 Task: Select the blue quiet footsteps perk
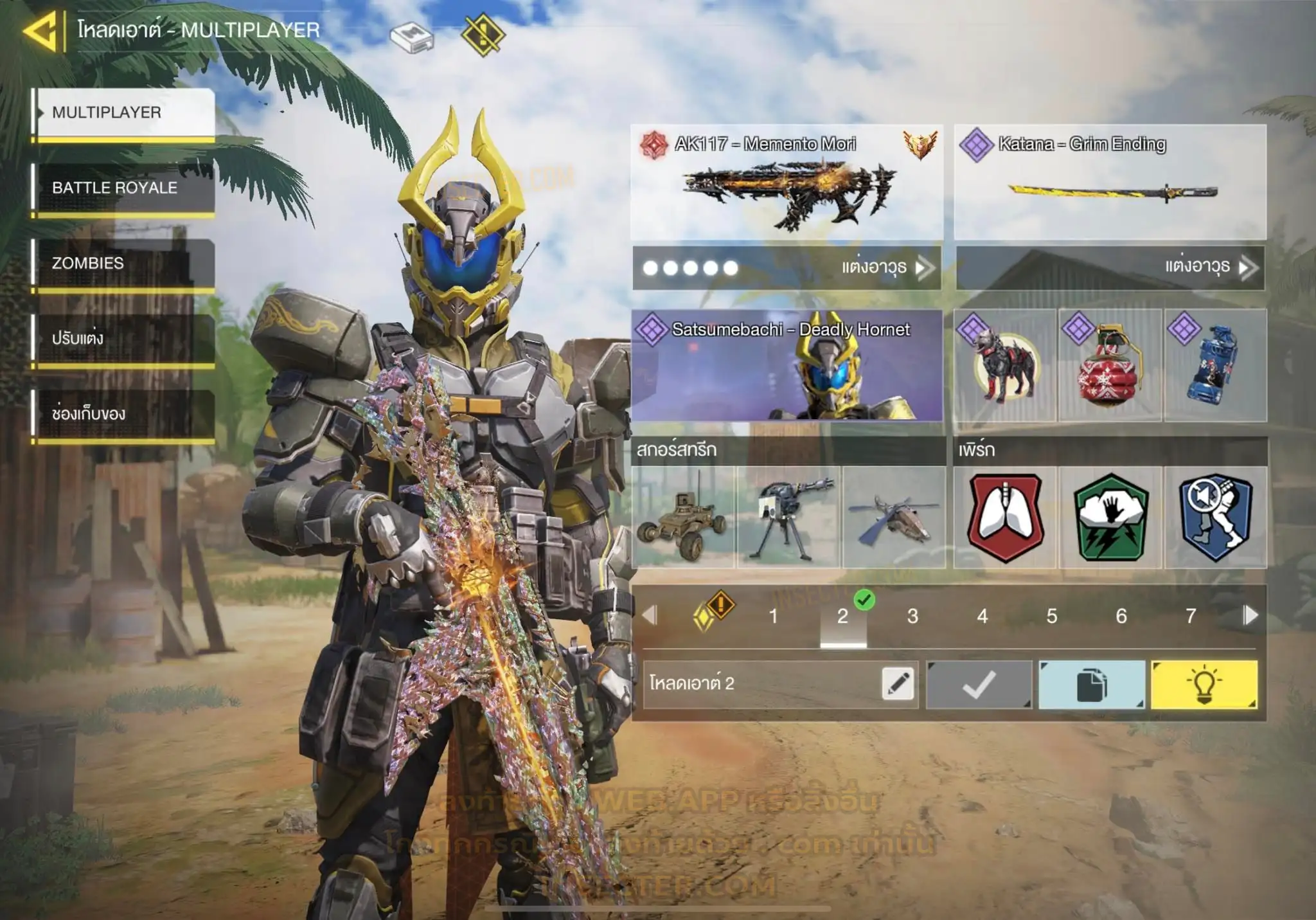[x=1215, y=517]
